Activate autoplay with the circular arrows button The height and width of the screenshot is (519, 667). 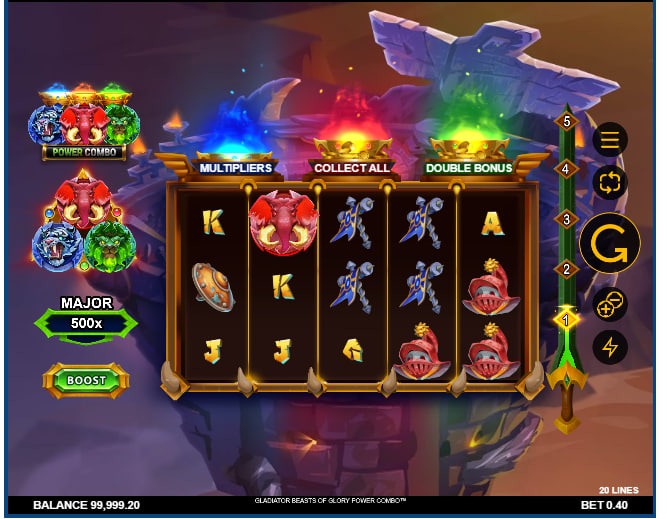[610, 182]
